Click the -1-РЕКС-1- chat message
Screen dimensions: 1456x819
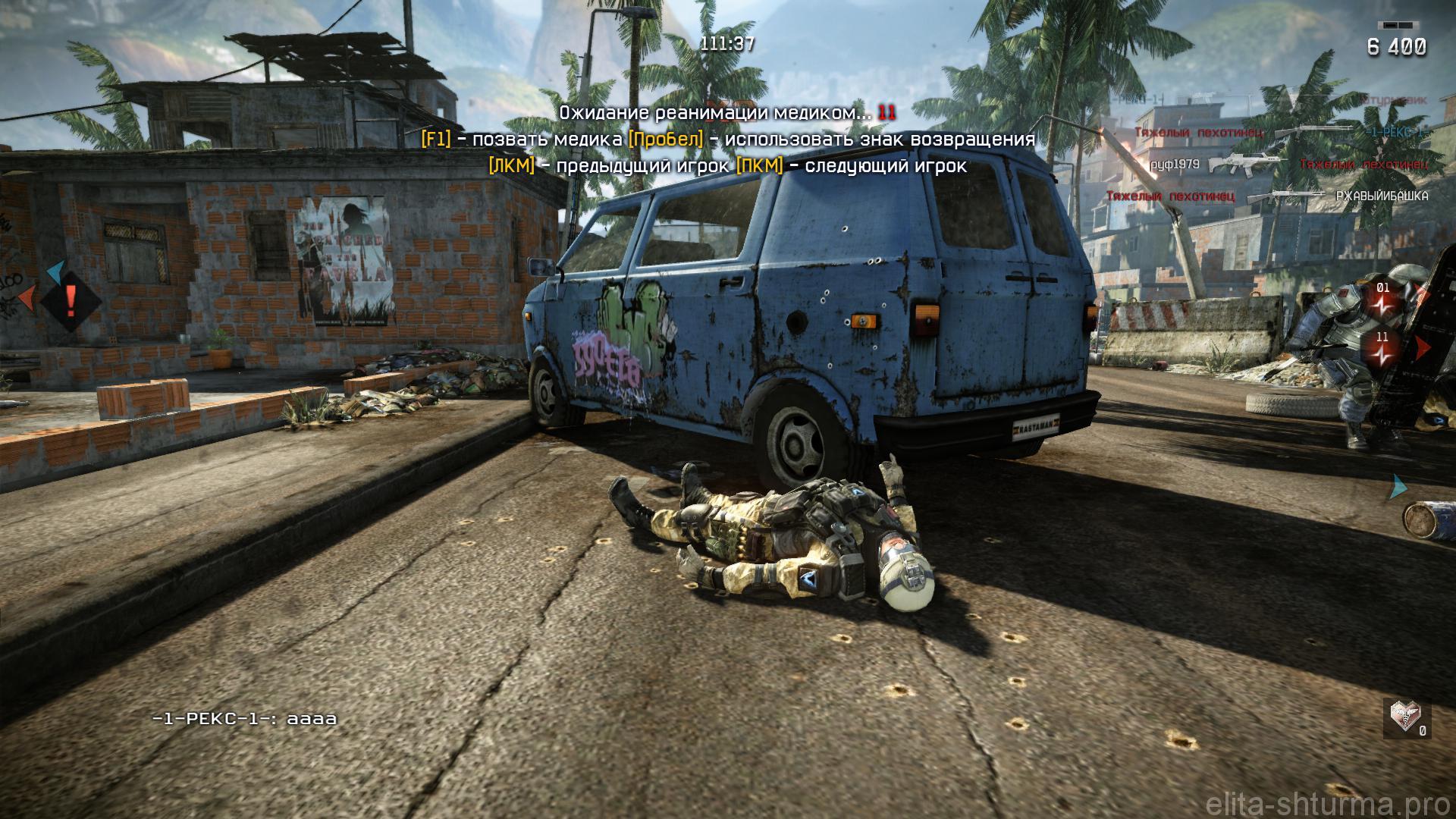tap(244, 719)
